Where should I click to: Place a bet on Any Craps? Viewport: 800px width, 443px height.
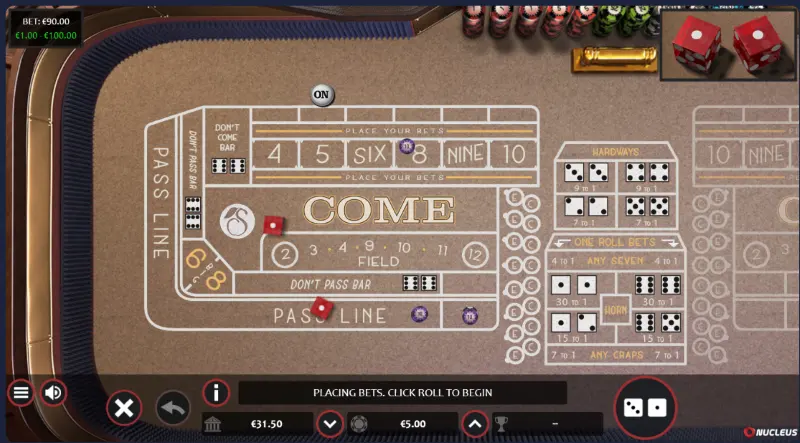(x=615, y=354)
